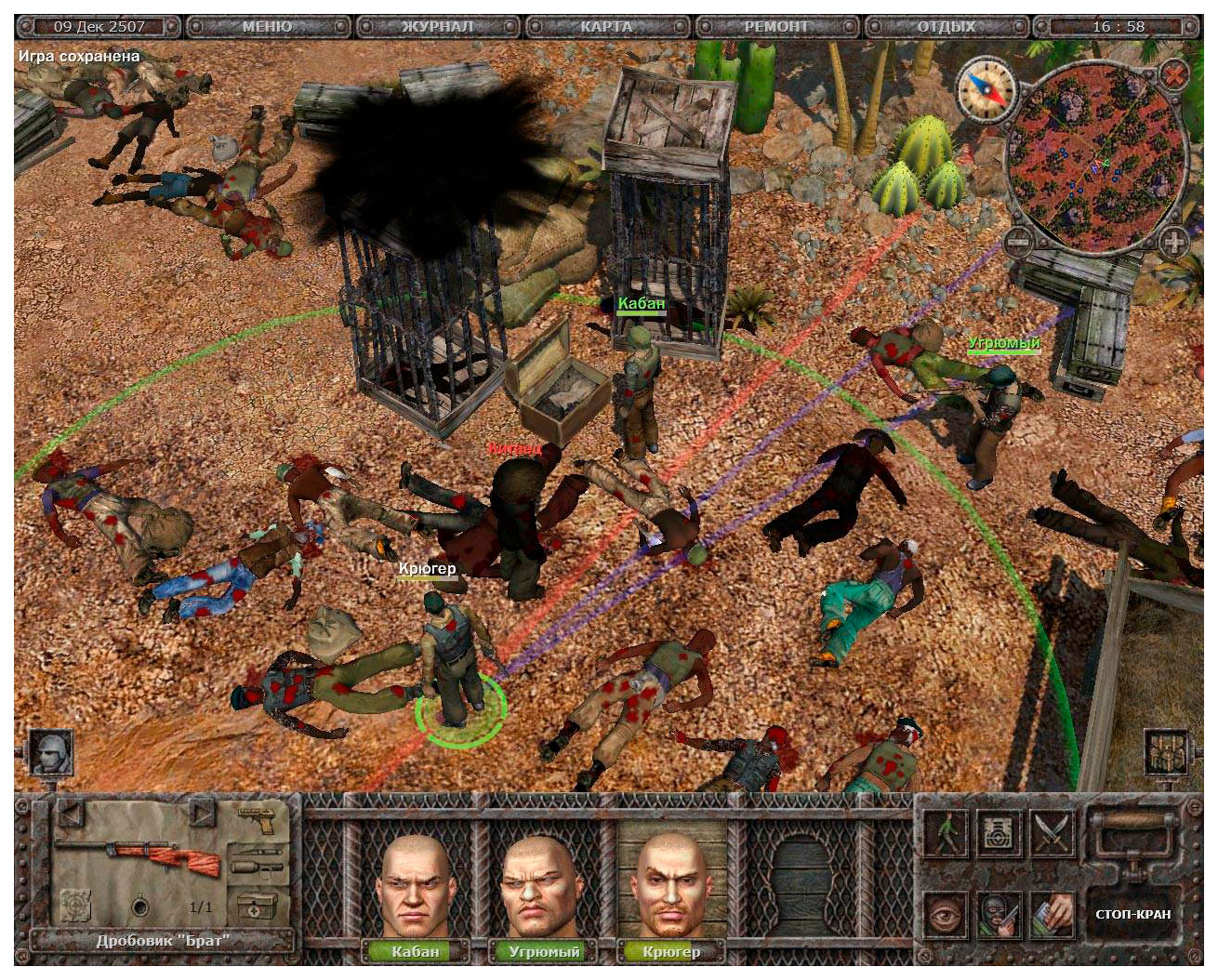Select Кабан's portrait
The height and width of the screenshot is (980, 1218).
click(x=416, y=887)
